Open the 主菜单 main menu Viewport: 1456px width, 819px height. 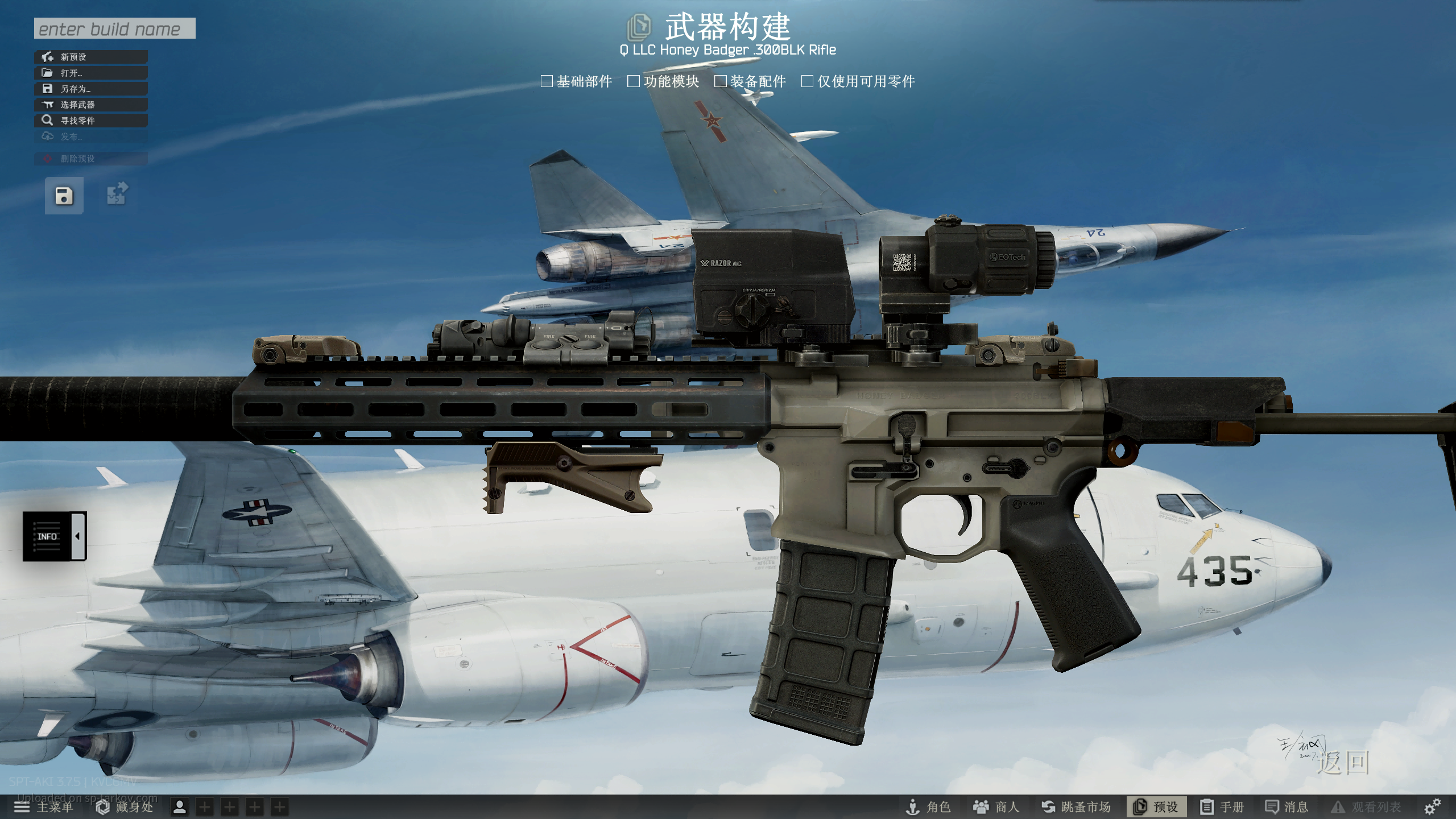click(x=44, y=806)
